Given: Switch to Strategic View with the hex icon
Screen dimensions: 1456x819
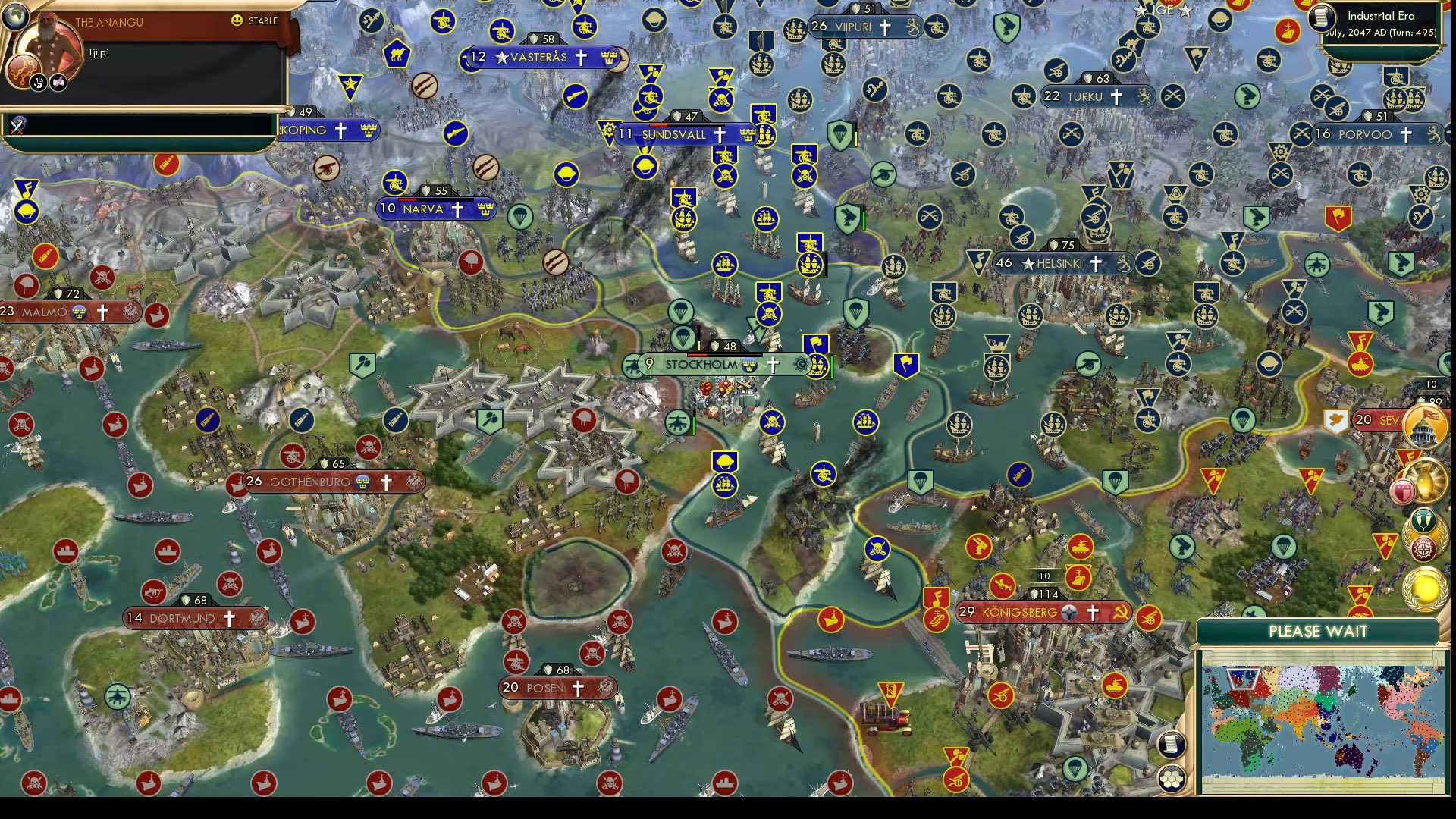Looking at the screenshot, I should click(1172, 778).
